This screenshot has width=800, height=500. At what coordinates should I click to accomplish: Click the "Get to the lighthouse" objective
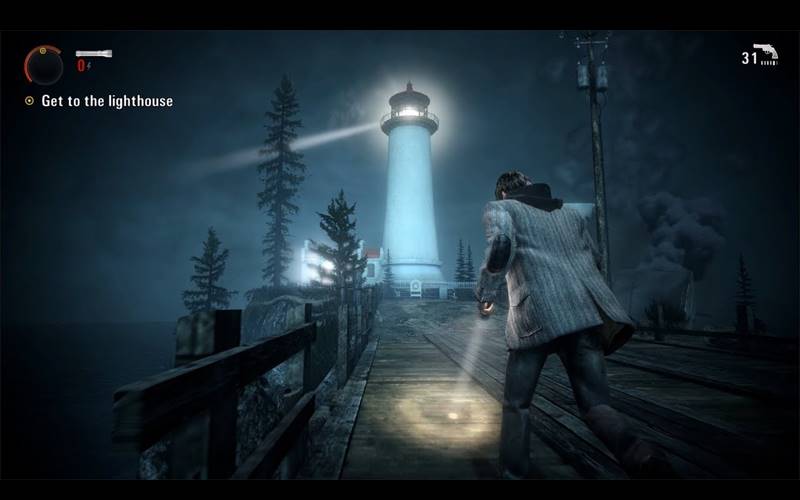(106, 101)
